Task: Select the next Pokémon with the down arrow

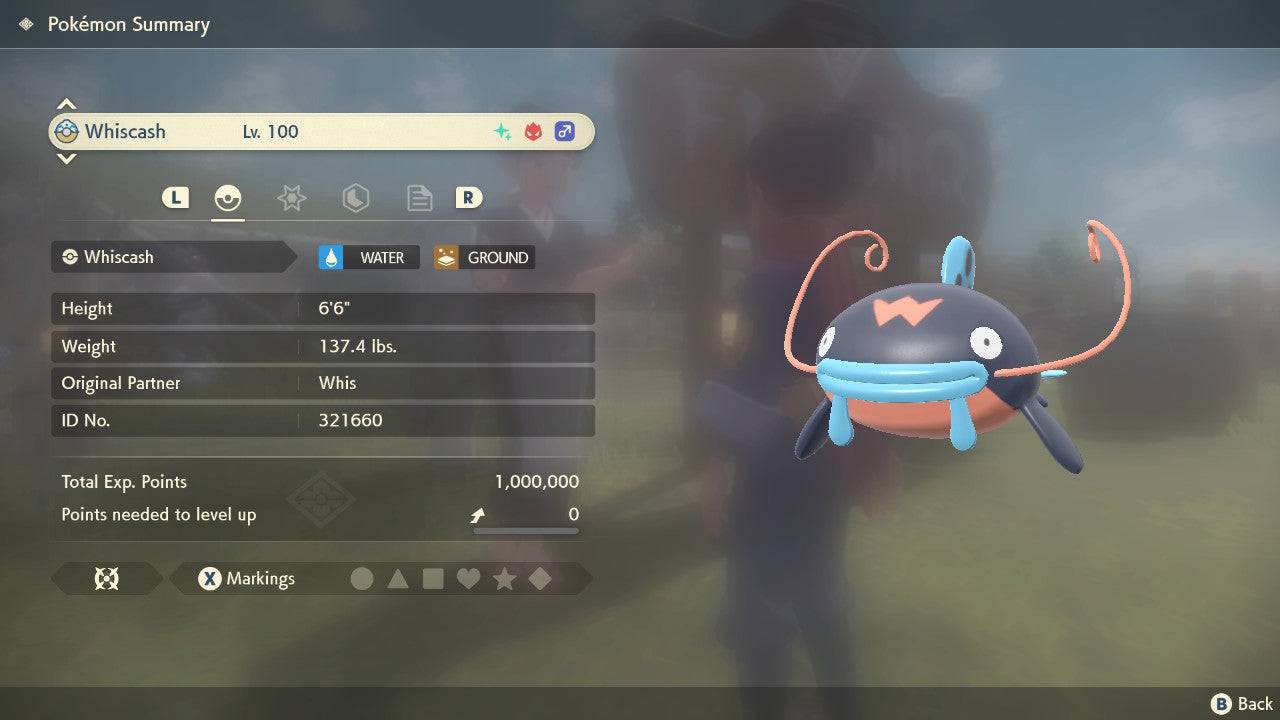Action: [x=66, y=158]
